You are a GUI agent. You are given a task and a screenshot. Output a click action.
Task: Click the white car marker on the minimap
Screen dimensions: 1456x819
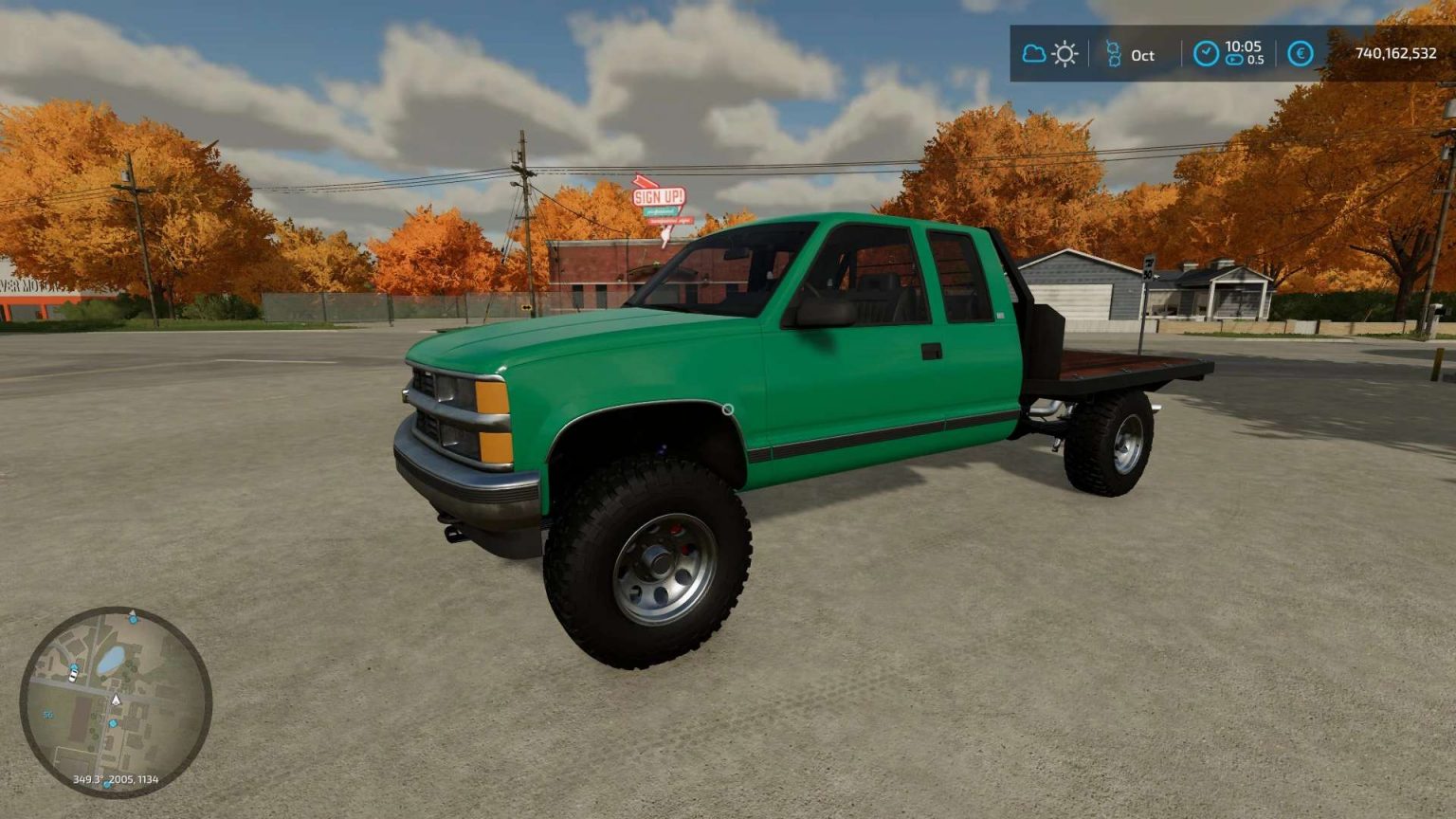[x=73, y=676]
